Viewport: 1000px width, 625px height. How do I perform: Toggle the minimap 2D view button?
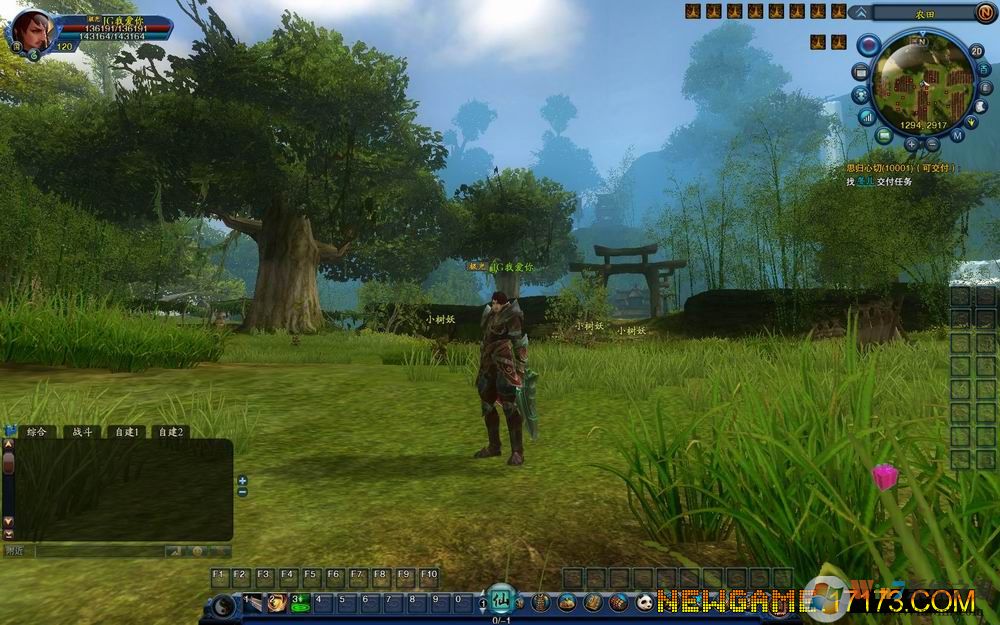(976, 51)
